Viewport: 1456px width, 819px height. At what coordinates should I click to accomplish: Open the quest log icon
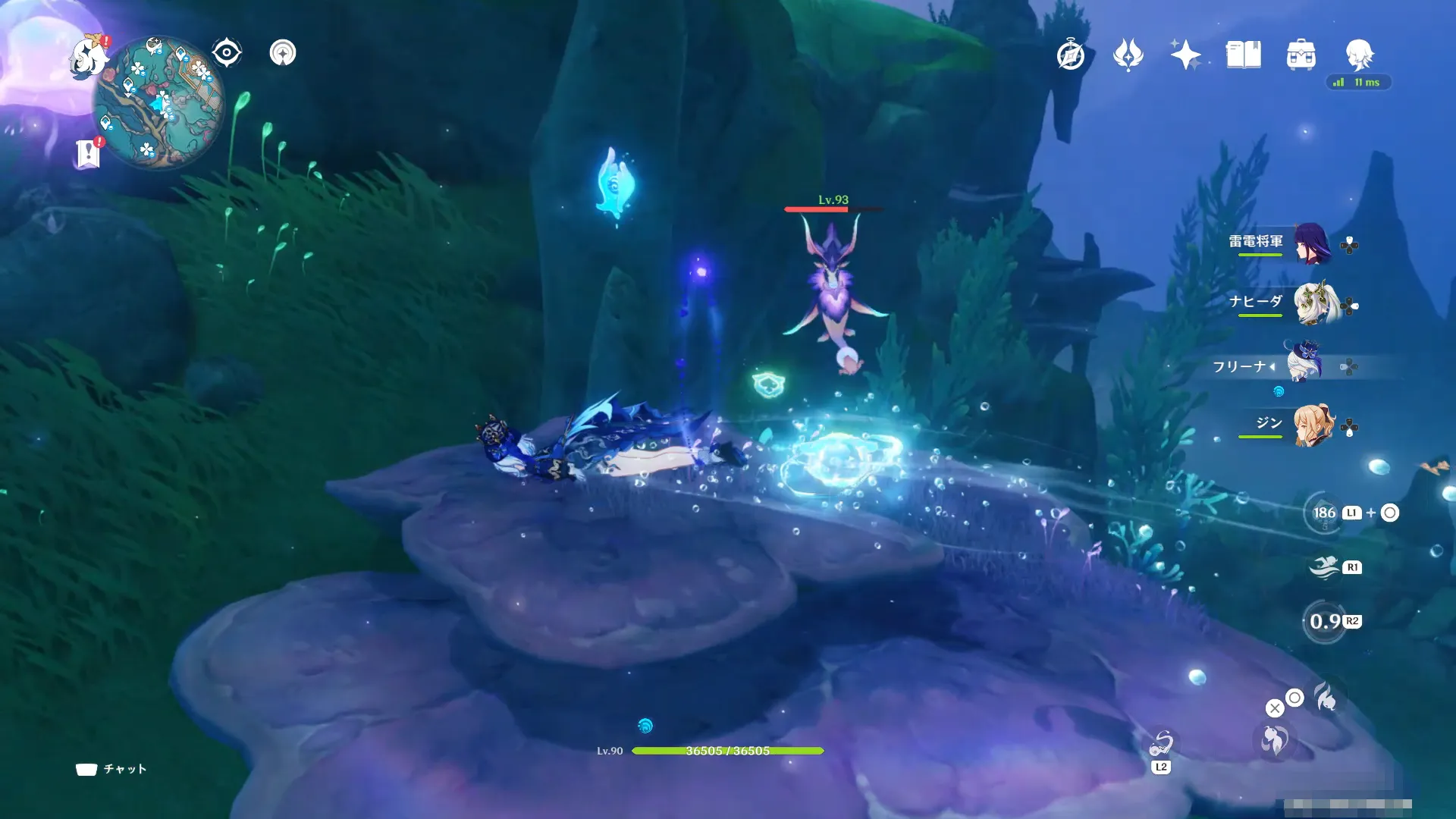pos(88,154)
